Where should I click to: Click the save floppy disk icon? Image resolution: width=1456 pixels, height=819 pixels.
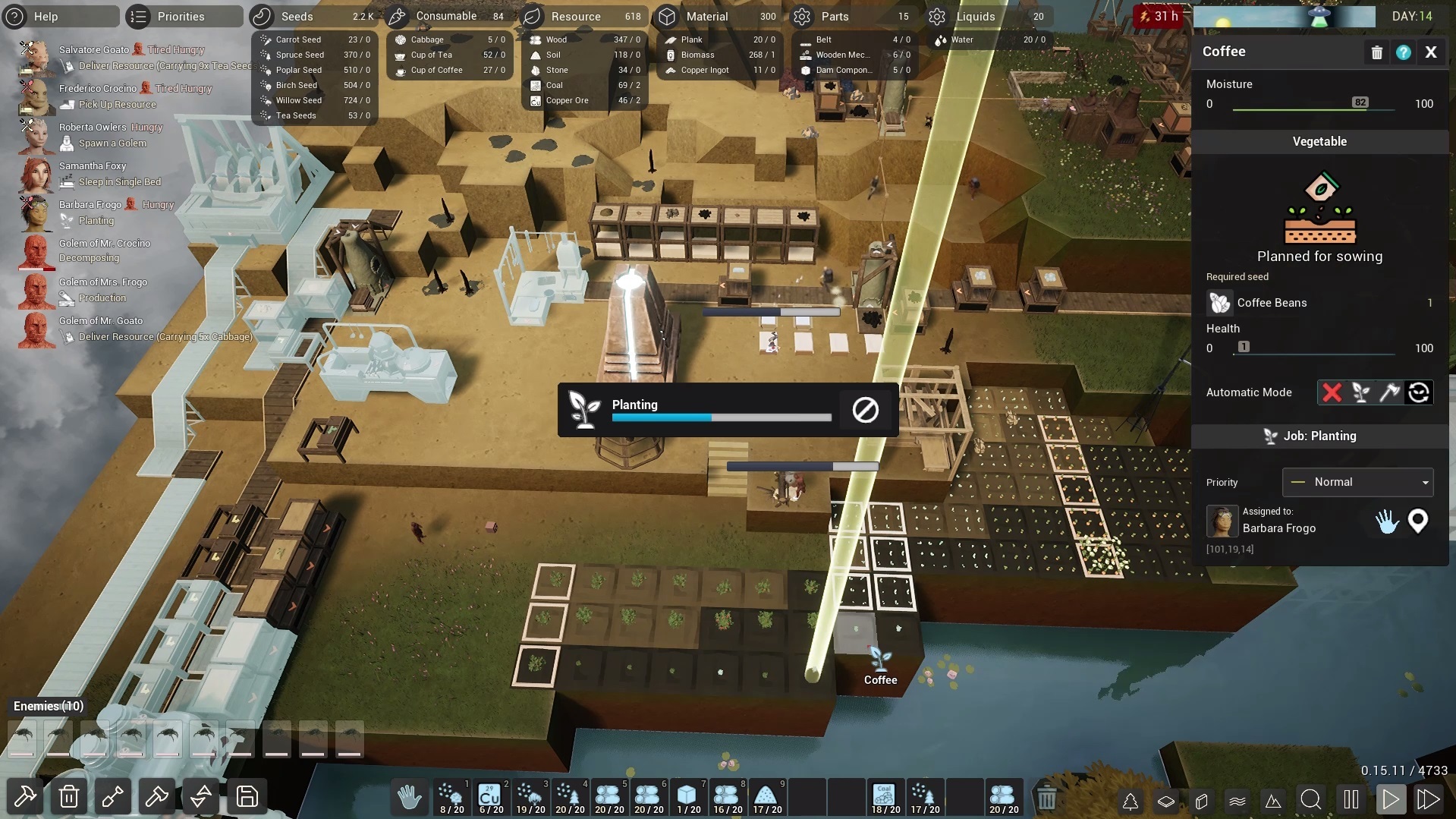pyautogui.click(x=247, y=797)
